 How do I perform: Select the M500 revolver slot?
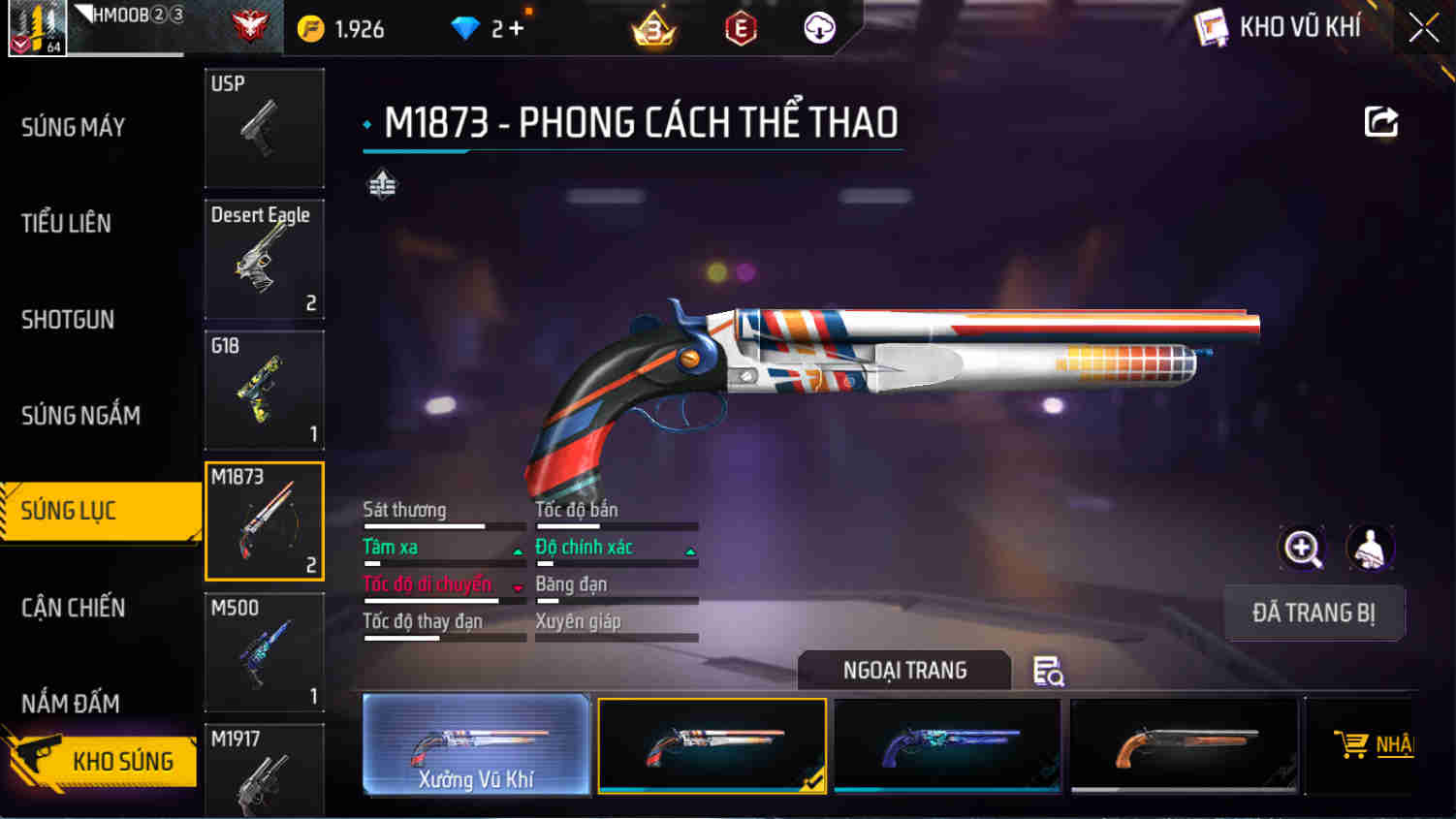(x=264, y=652)
